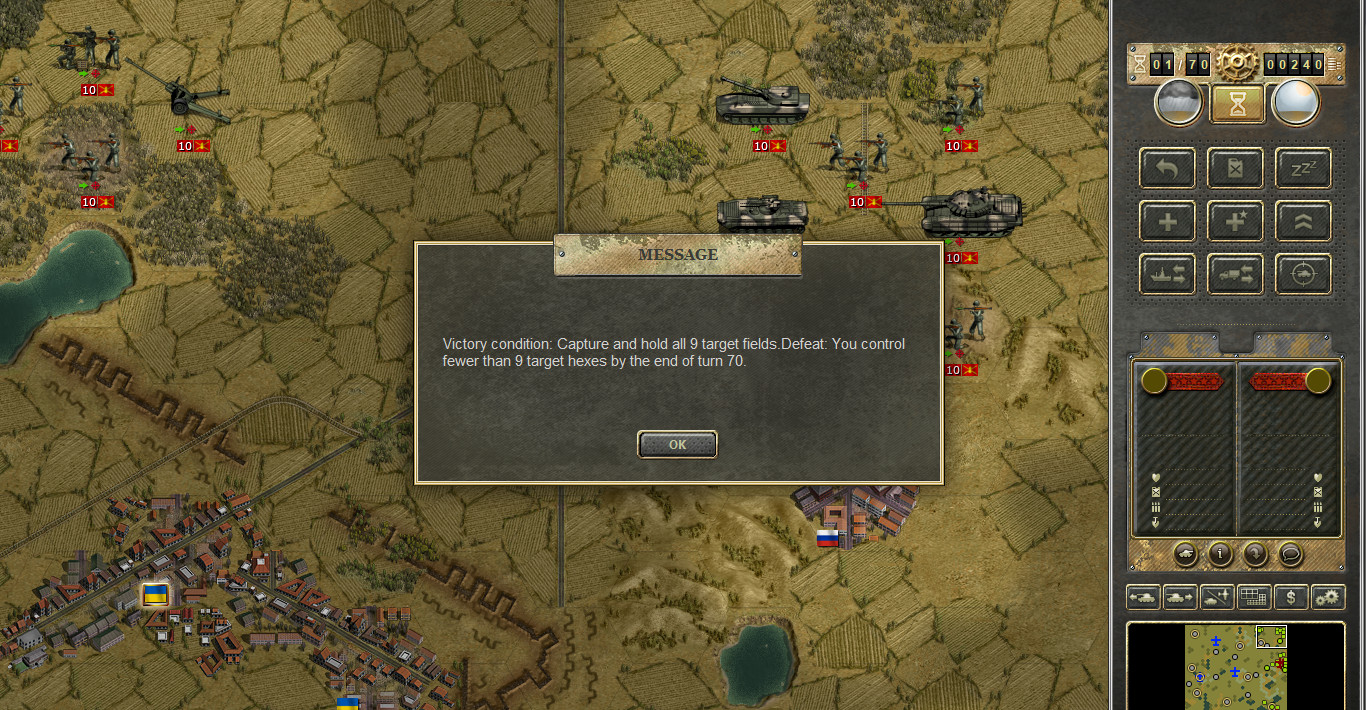Click the fuel canister supply button
1366x710 pixels.
pos(1235,168)
